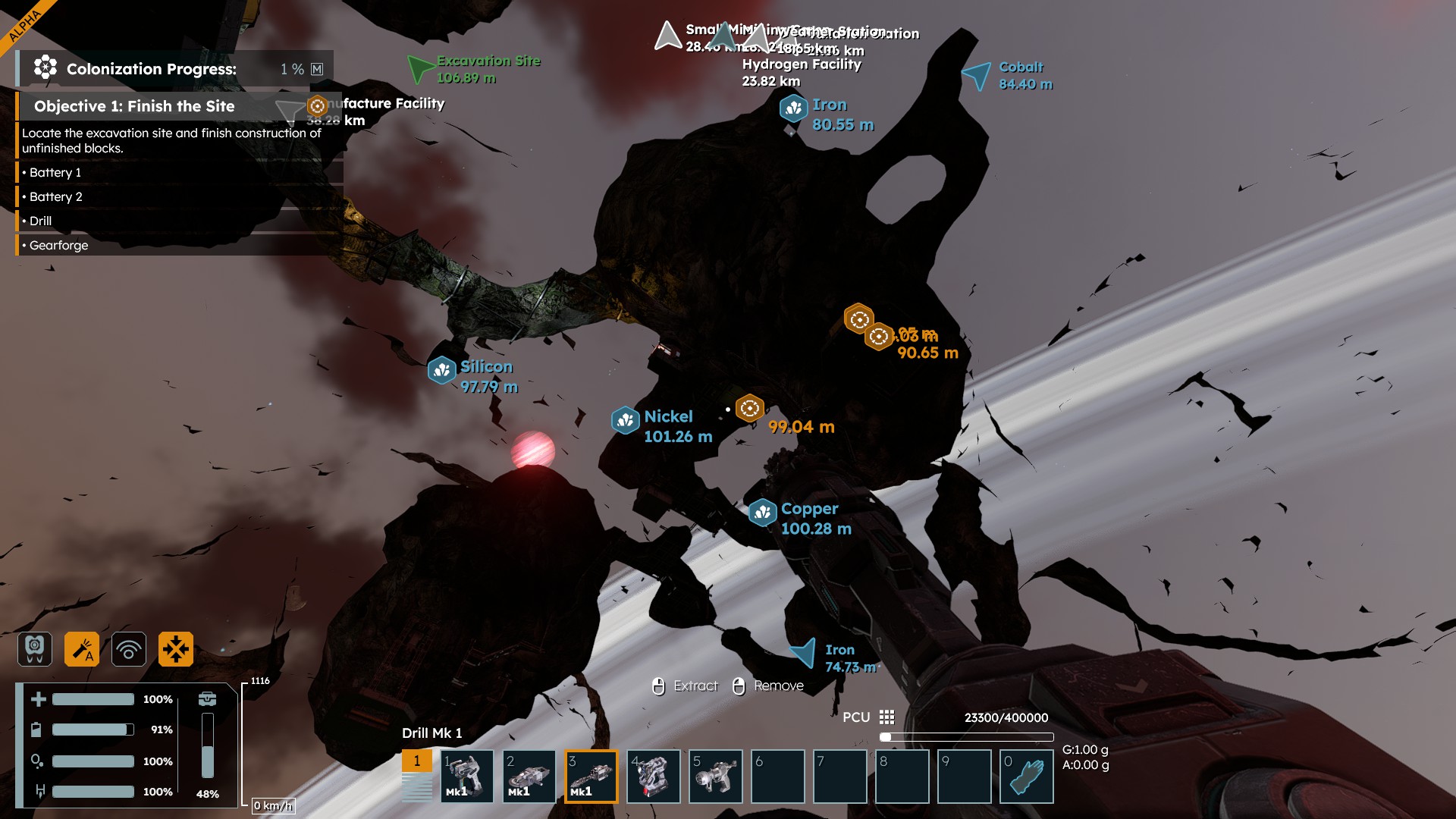Viewport: 1456px width, 819px height.
Task: Equip the tool in hotbar slot 4
Action: (x=653, y=776)
